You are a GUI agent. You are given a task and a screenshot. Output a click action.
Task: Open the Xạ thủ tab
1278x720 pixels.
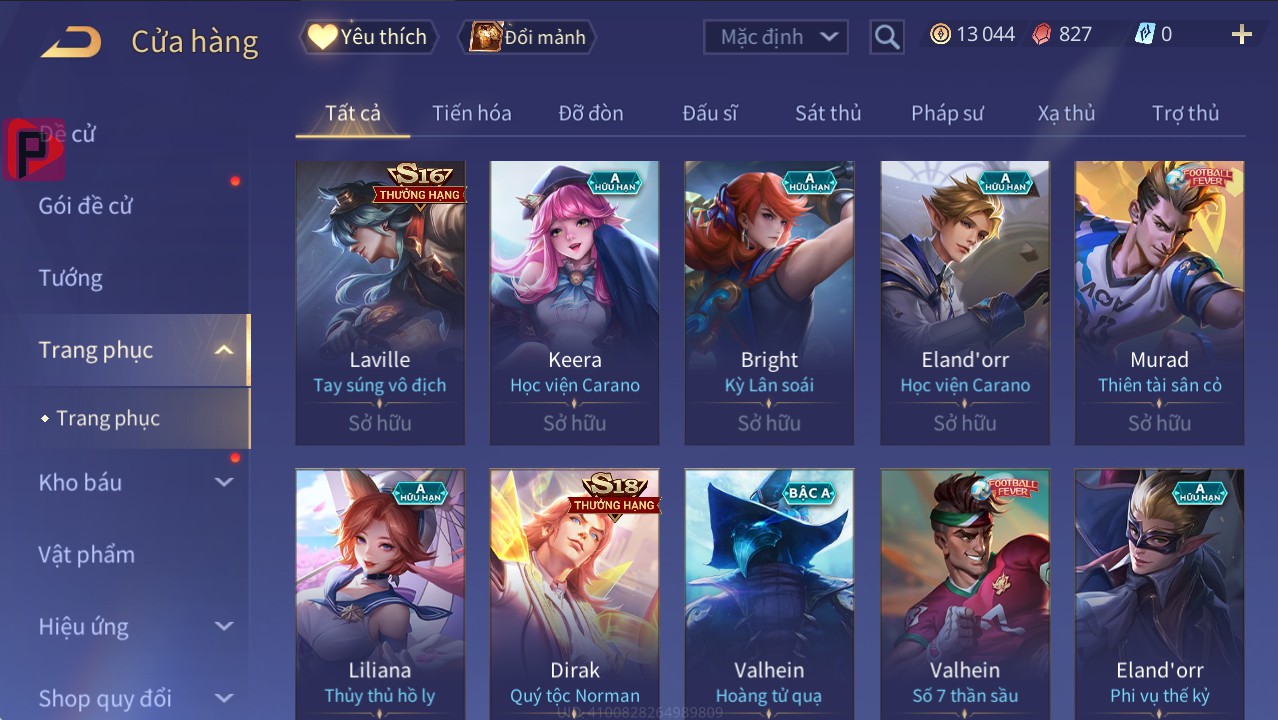coord(1066,113)
